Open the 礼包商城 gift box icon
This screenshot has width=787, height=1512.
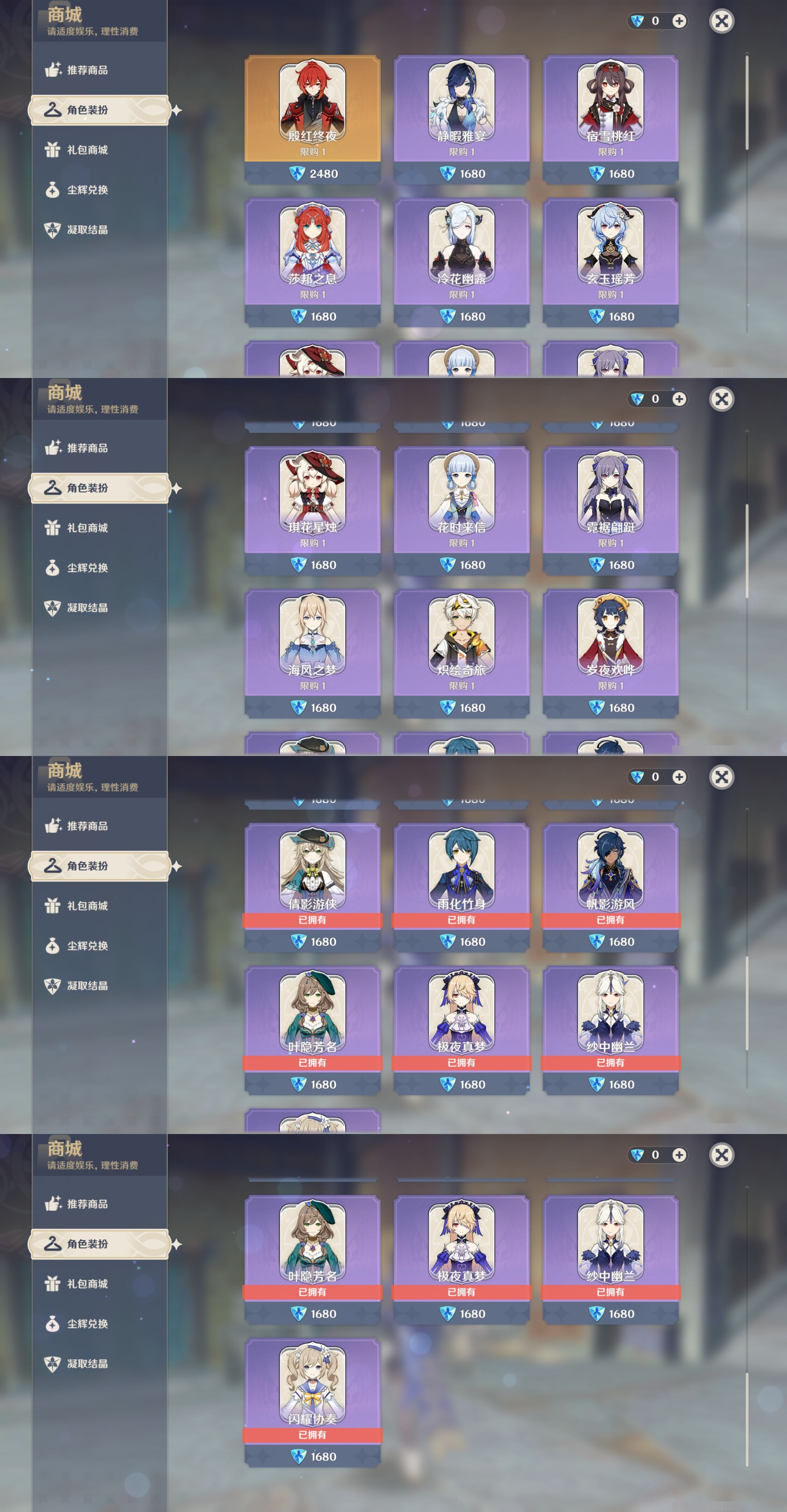(x=53, y=149)
